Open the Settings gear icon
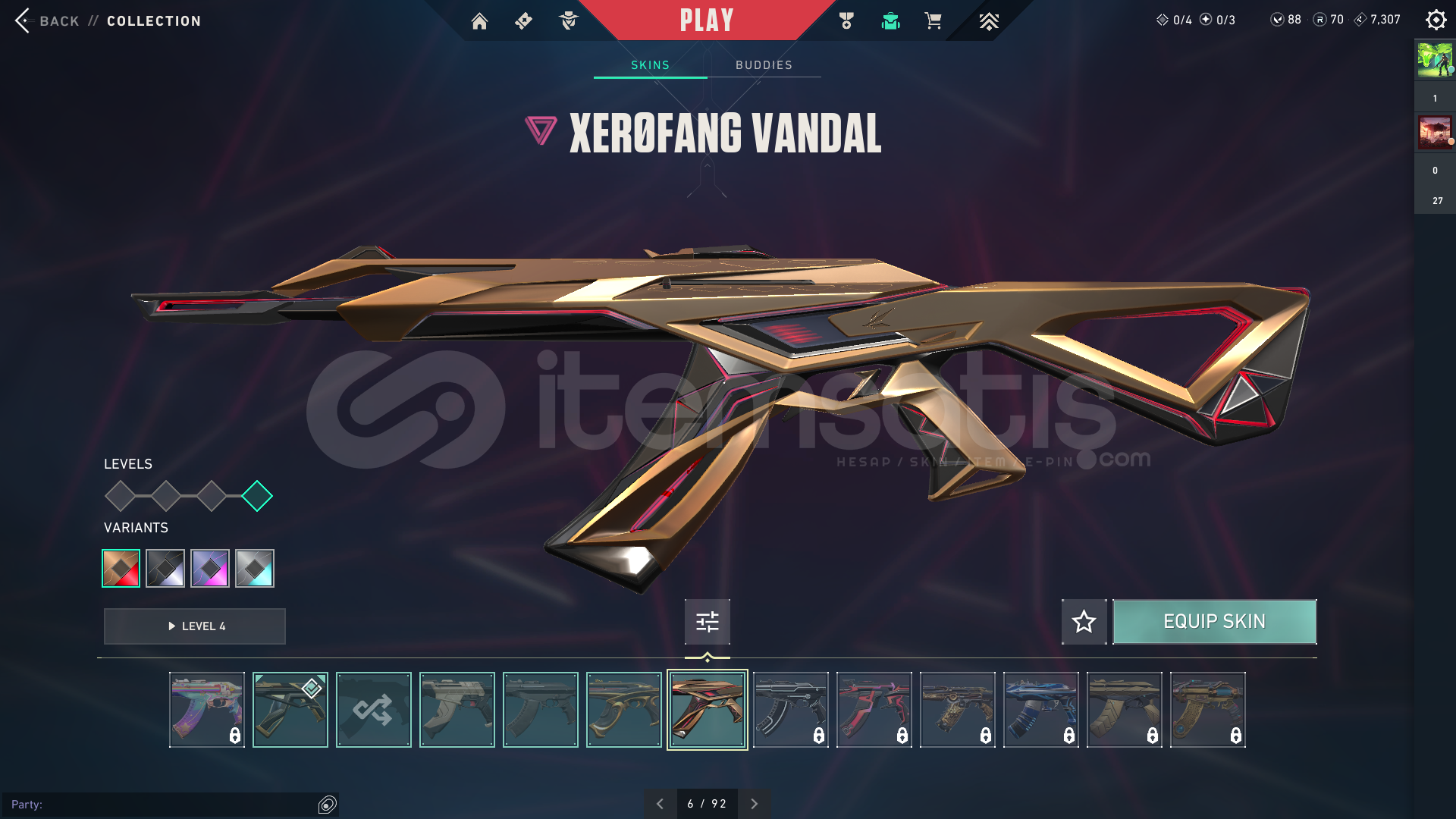 point(1436,20)
